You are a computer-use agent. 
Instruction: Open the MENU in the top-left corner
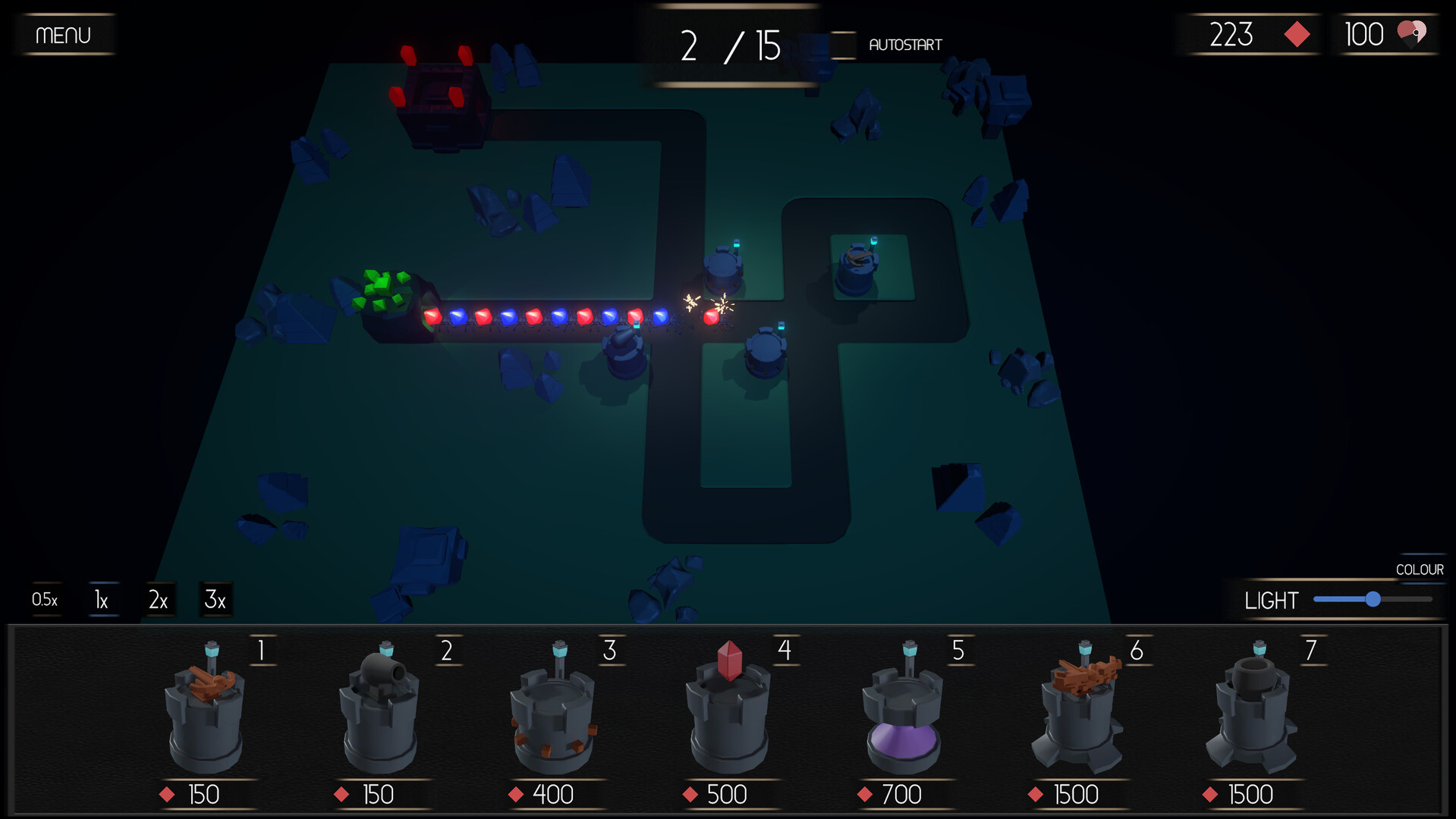(x=64, y=34)
